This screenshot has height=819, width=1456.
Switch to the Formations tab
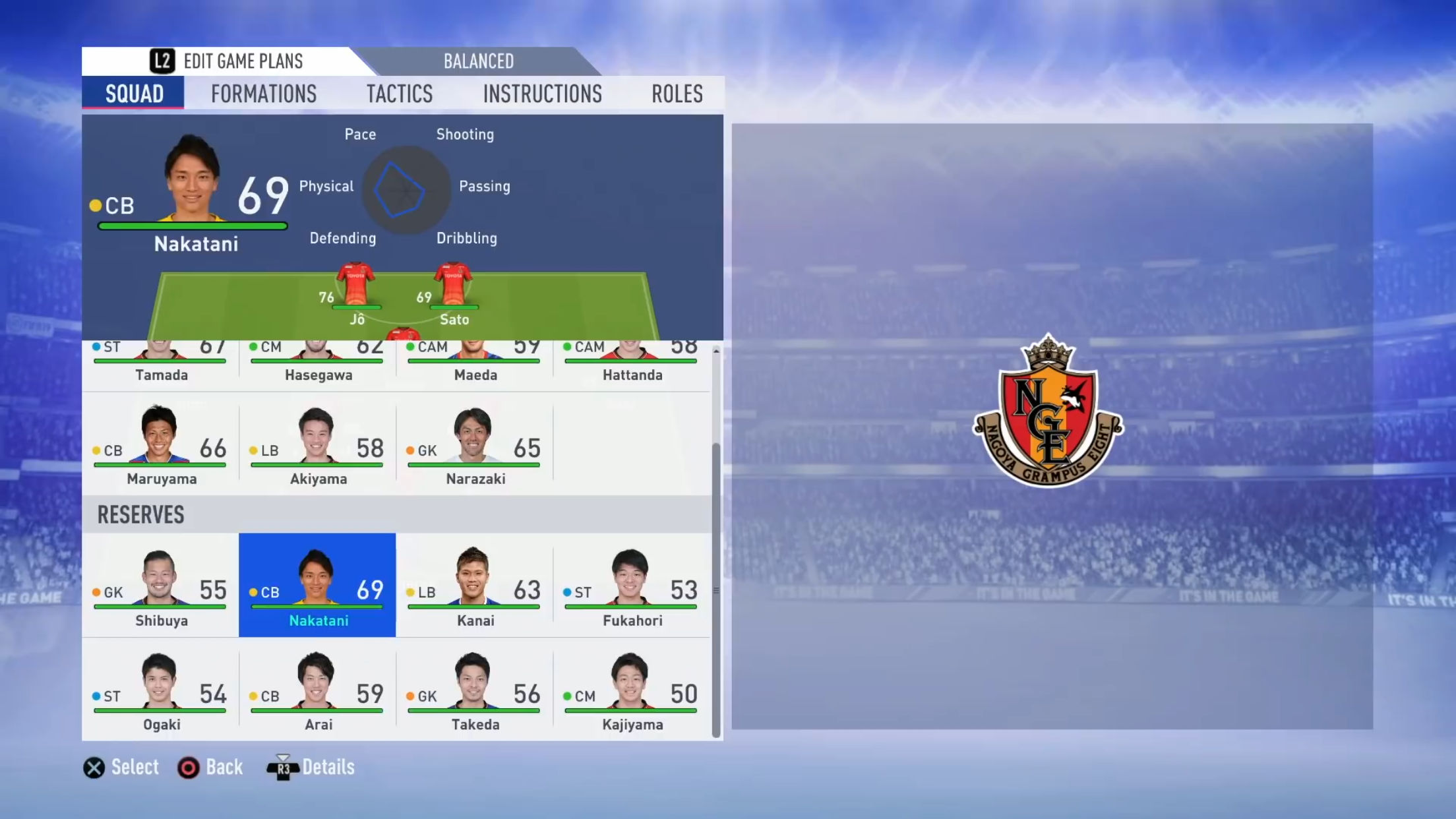pos(264,94)
